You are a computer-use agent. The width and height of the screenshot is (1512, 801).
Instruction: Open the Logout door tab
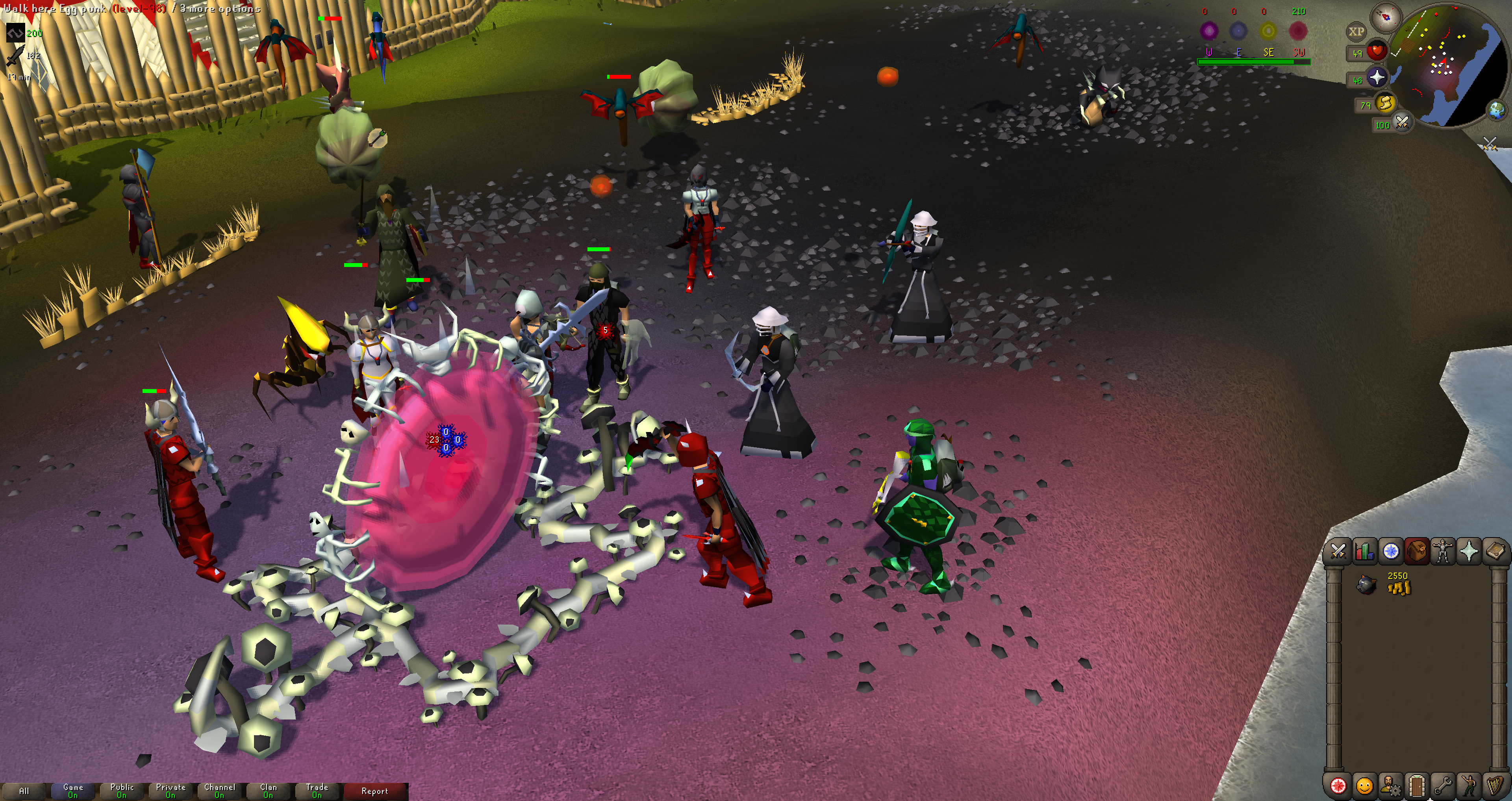point(1416,785)
